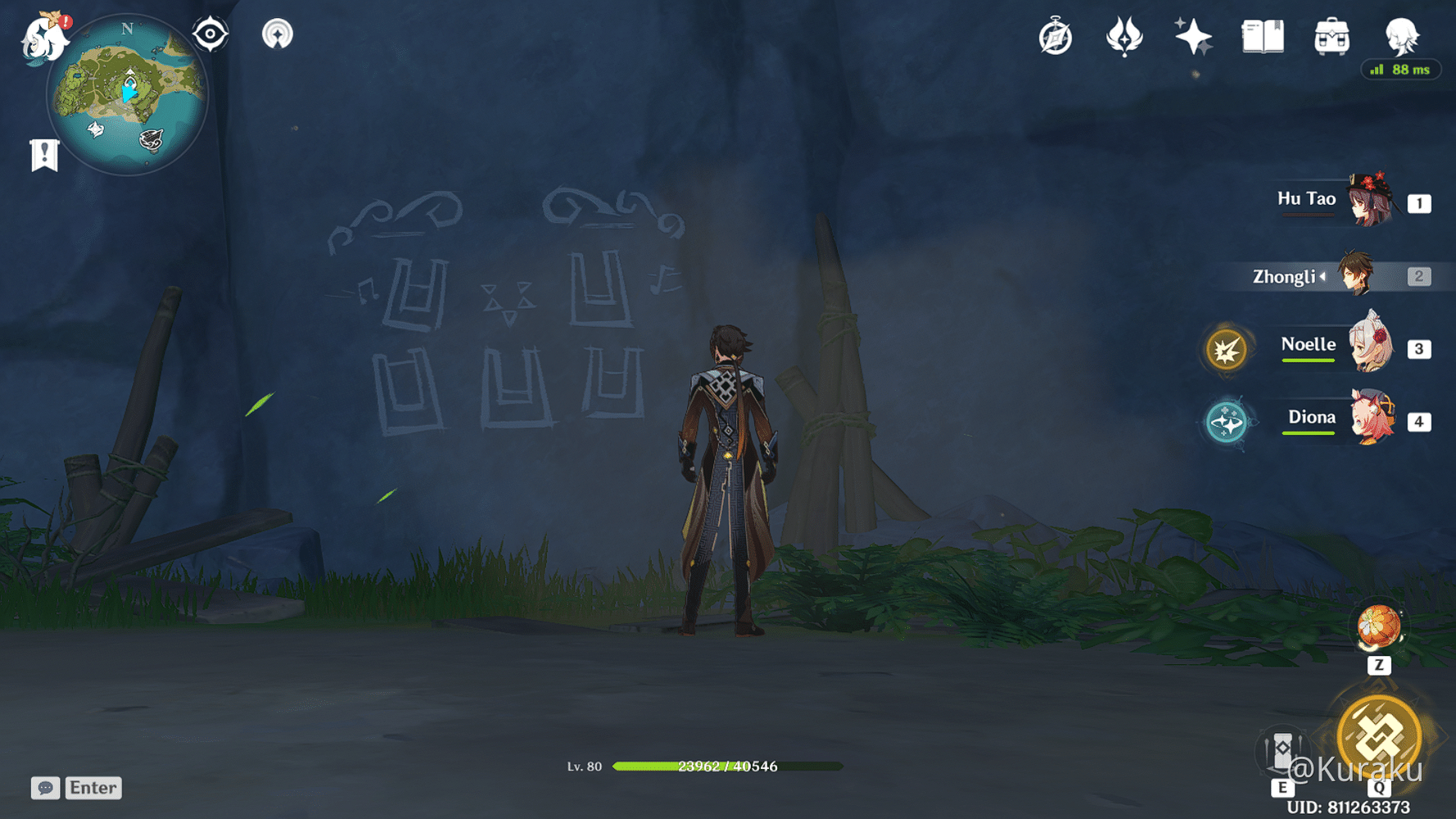Click the chat speech bubble icon
The height and width of the screenshot is (819, 1456).
(x=46, y=788)
